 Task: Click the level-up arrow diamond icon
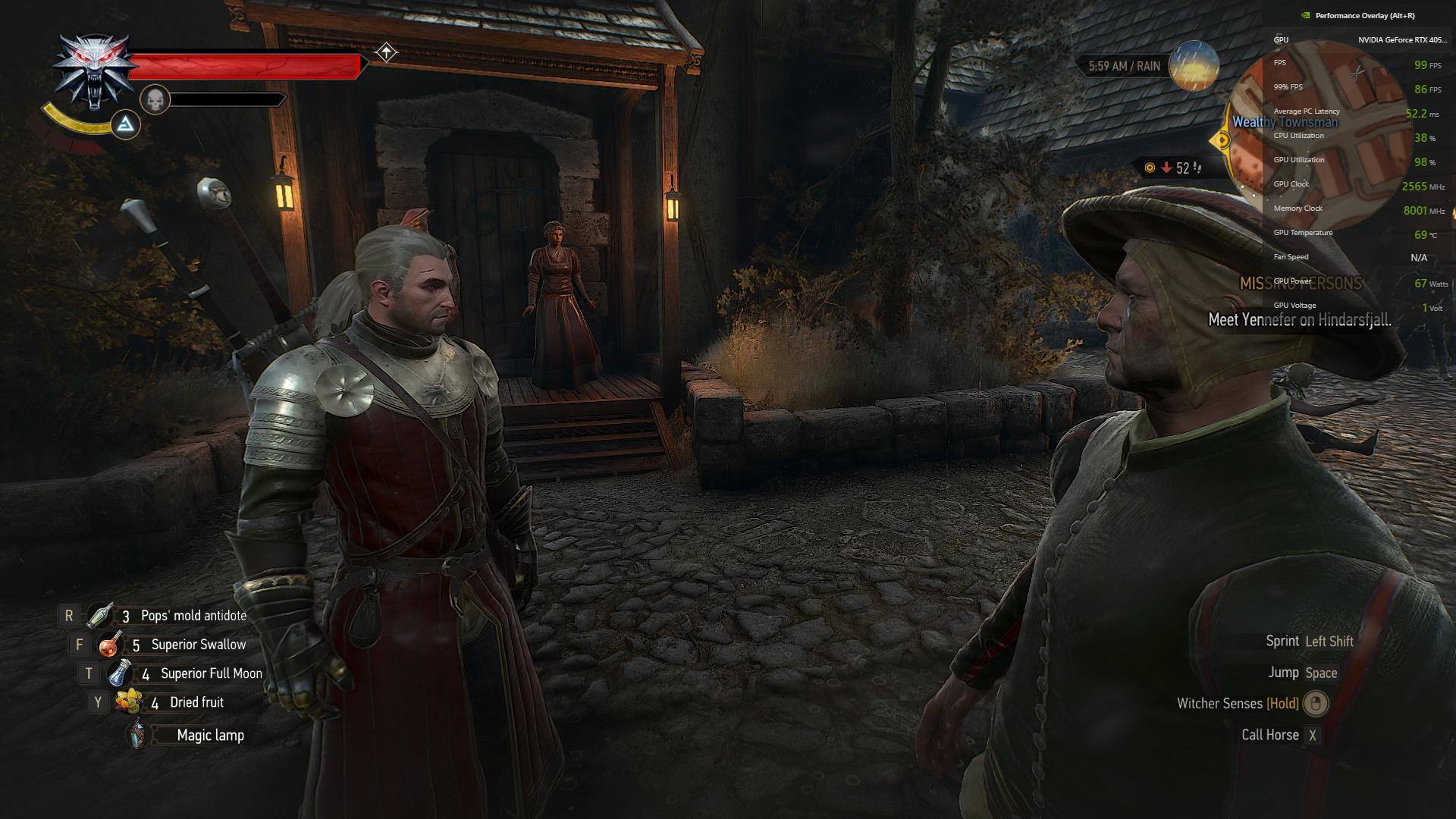click(x=387, y=52)
